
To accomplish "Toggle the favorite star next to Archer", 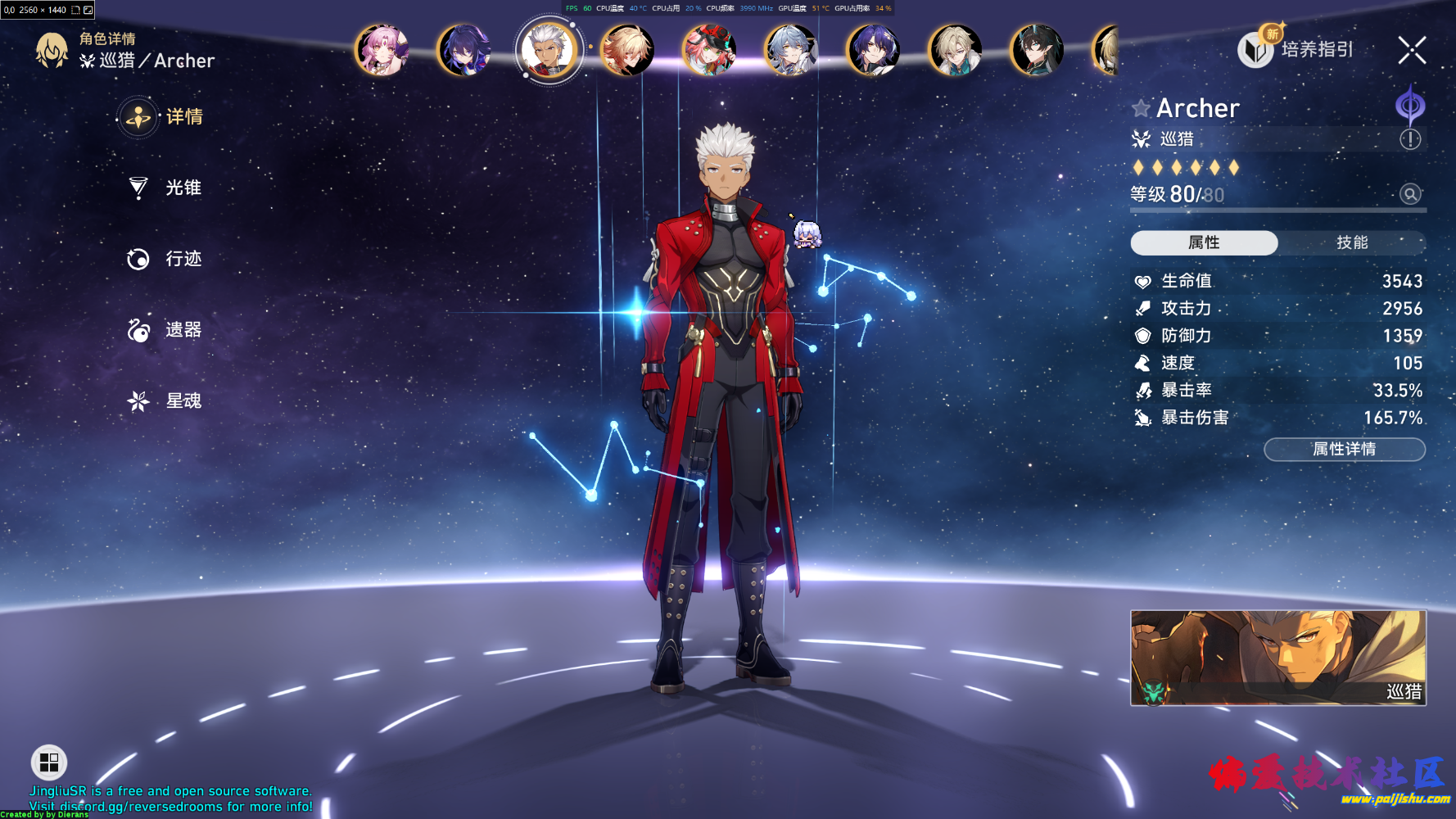I will 1141,108.
